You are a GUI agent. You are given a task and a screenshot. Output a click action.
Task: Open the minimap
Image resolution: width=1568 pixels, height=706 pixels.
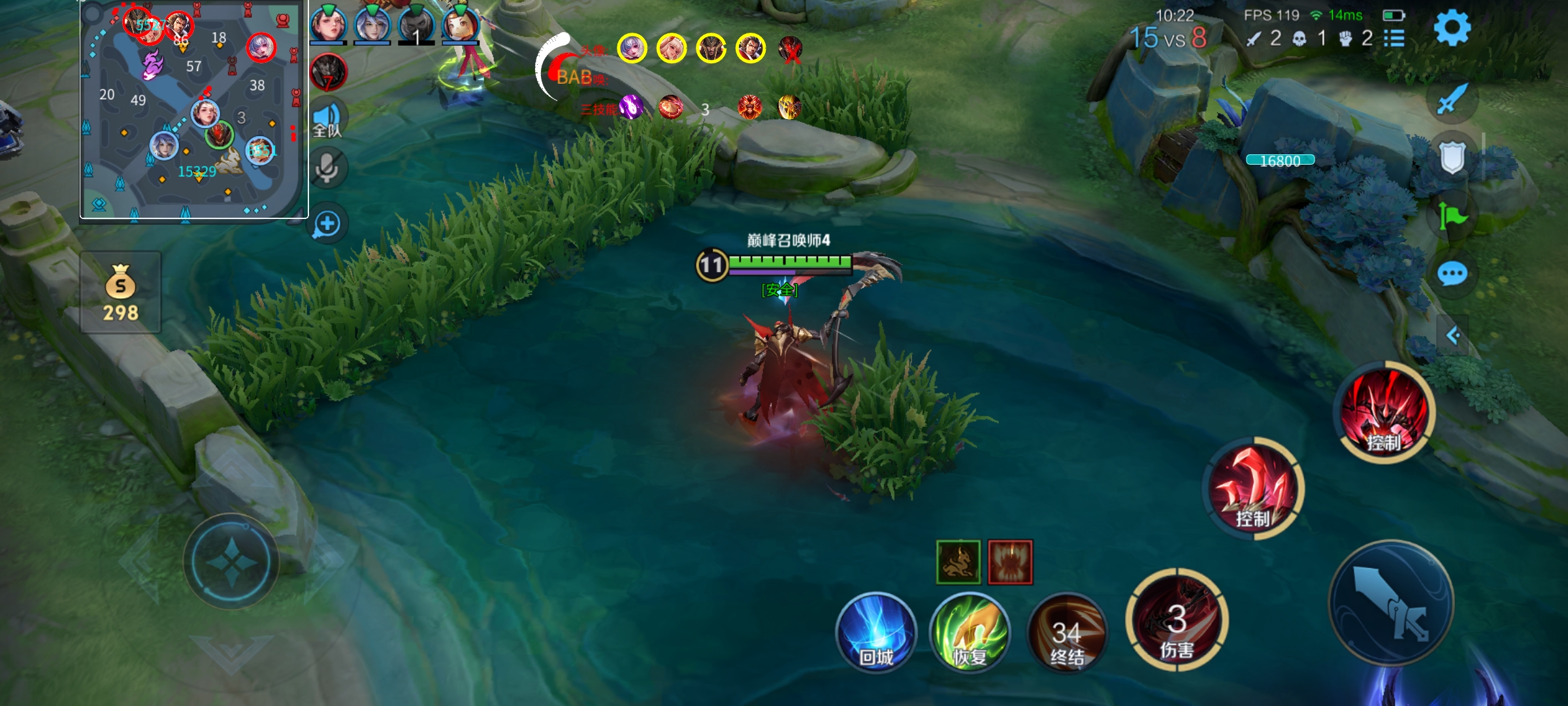tap(193, 109)
